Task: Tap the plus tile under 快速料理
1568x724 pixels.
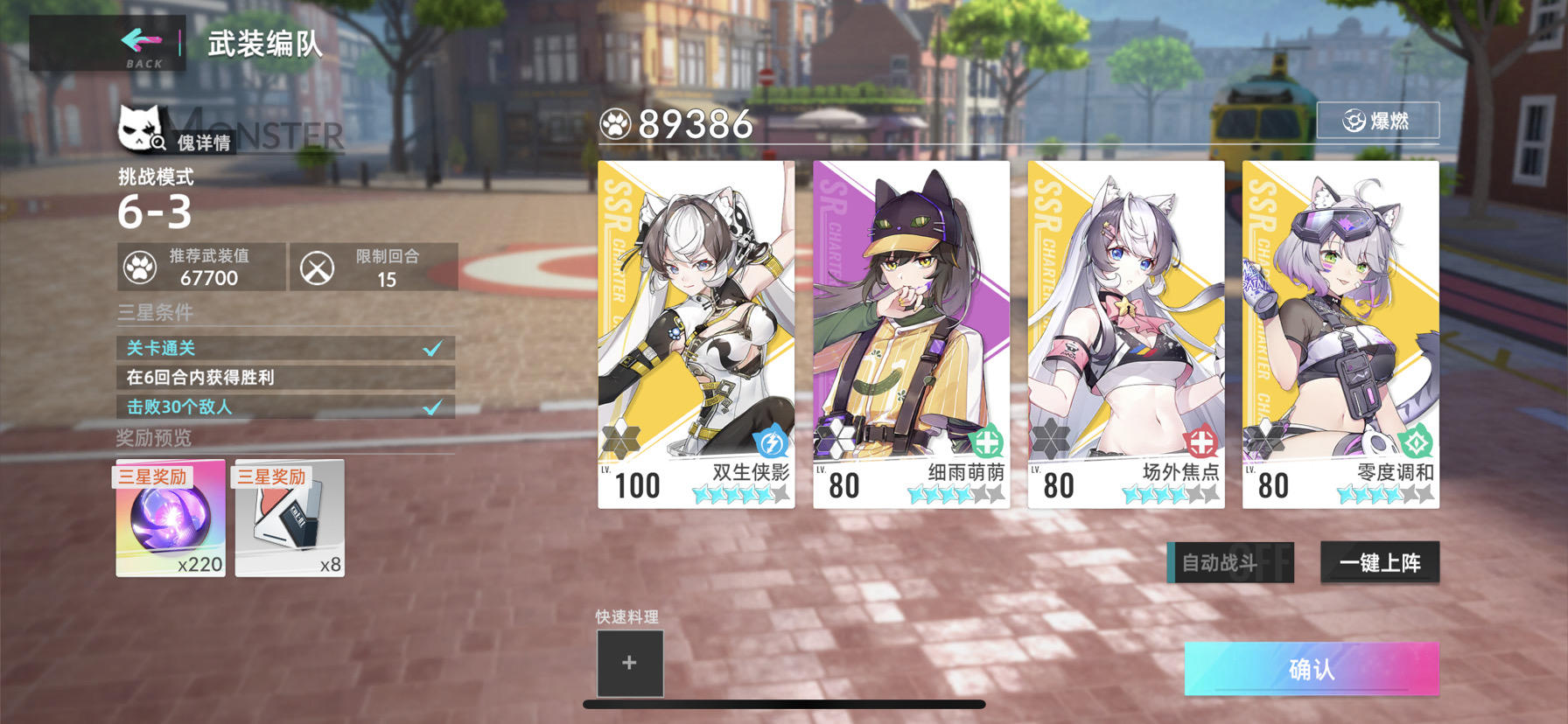Action: pyautogui.click(x=628, y=663)
